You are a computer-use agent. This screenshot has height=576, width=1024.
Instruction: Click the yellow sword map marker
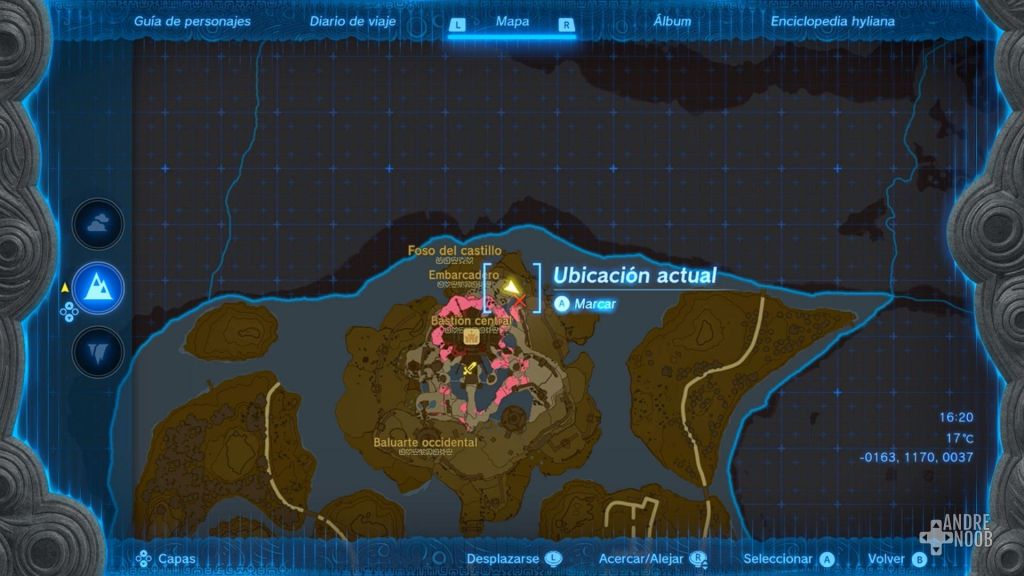(470, 369)
